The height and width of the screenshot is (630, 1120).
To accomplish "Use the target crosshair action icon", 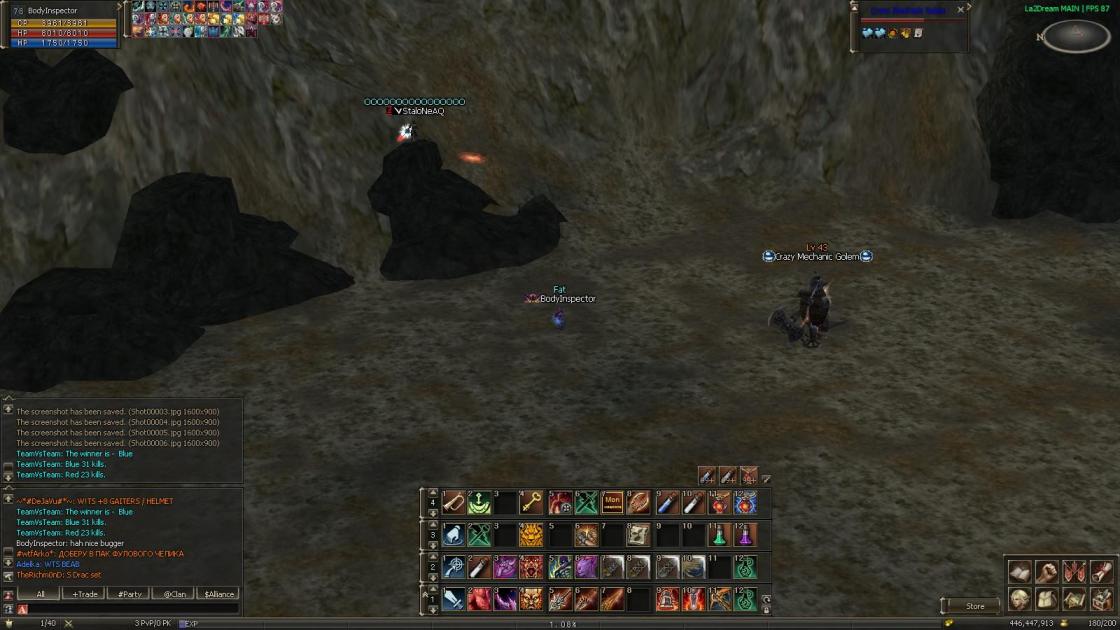I will (x=454, y=567).
